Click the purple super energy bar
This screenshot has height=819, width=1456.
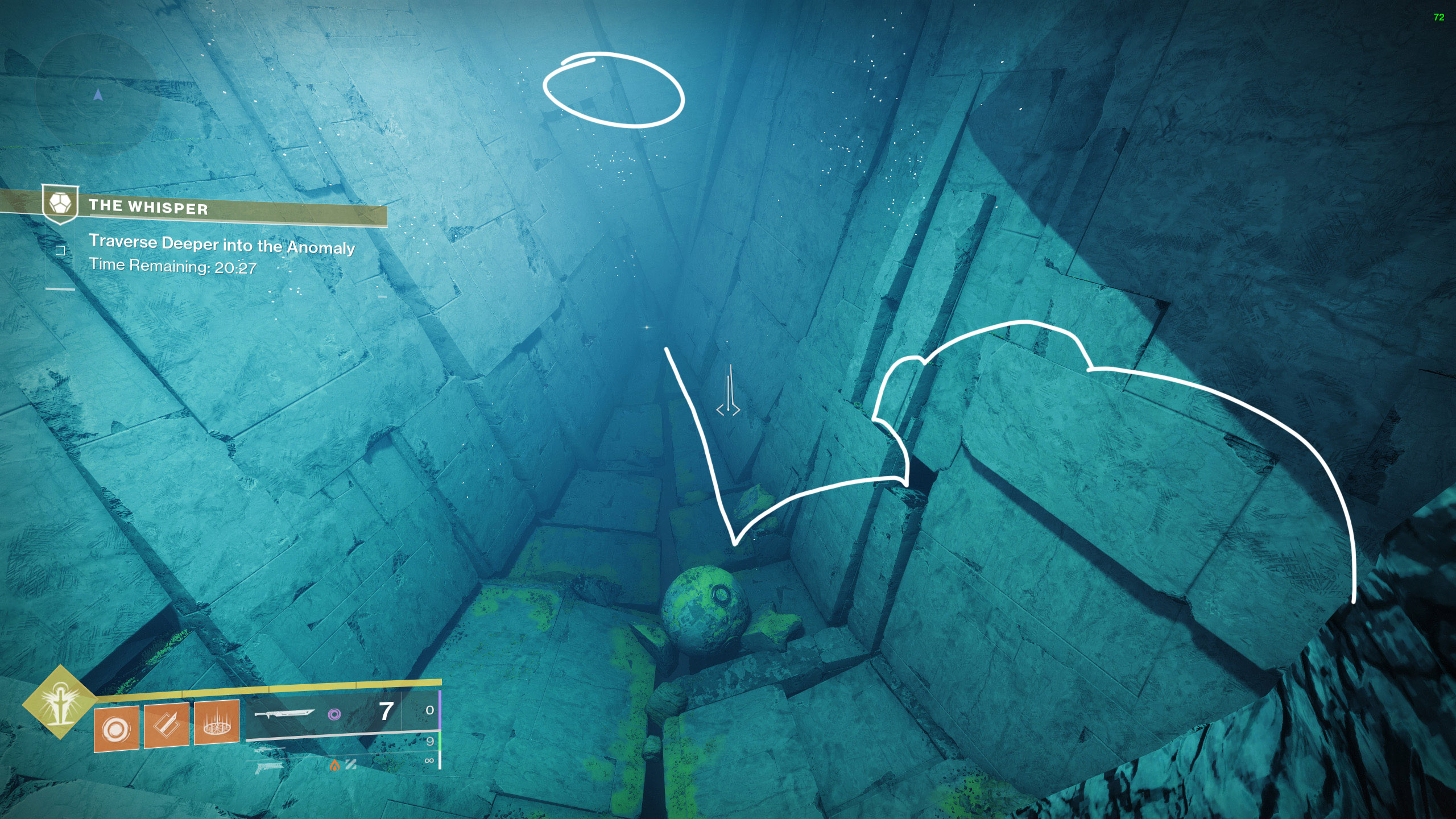coord(439,711)
